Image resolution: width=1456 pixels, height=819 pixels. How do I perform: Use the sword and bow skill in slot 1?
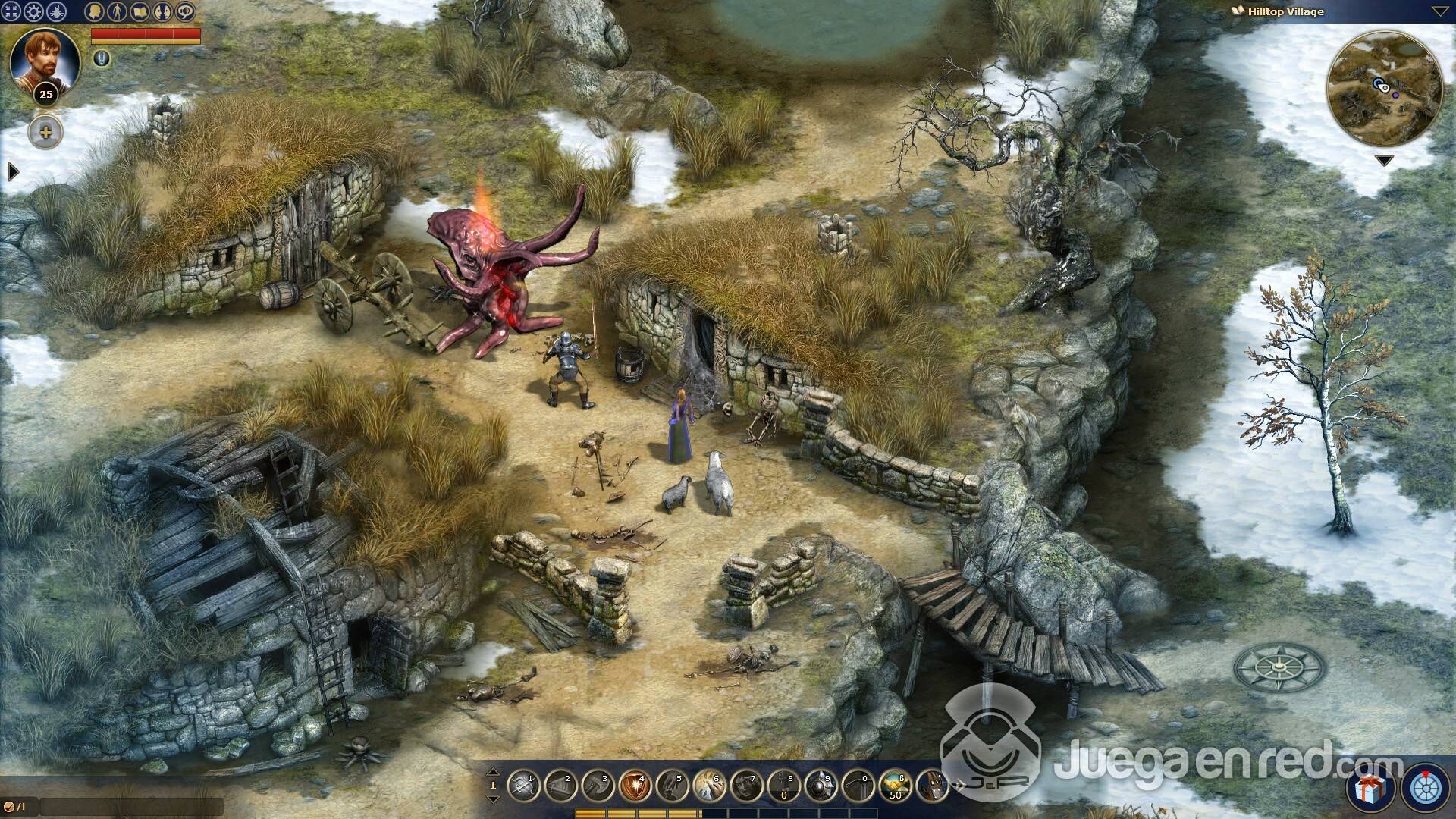[523, 786]
